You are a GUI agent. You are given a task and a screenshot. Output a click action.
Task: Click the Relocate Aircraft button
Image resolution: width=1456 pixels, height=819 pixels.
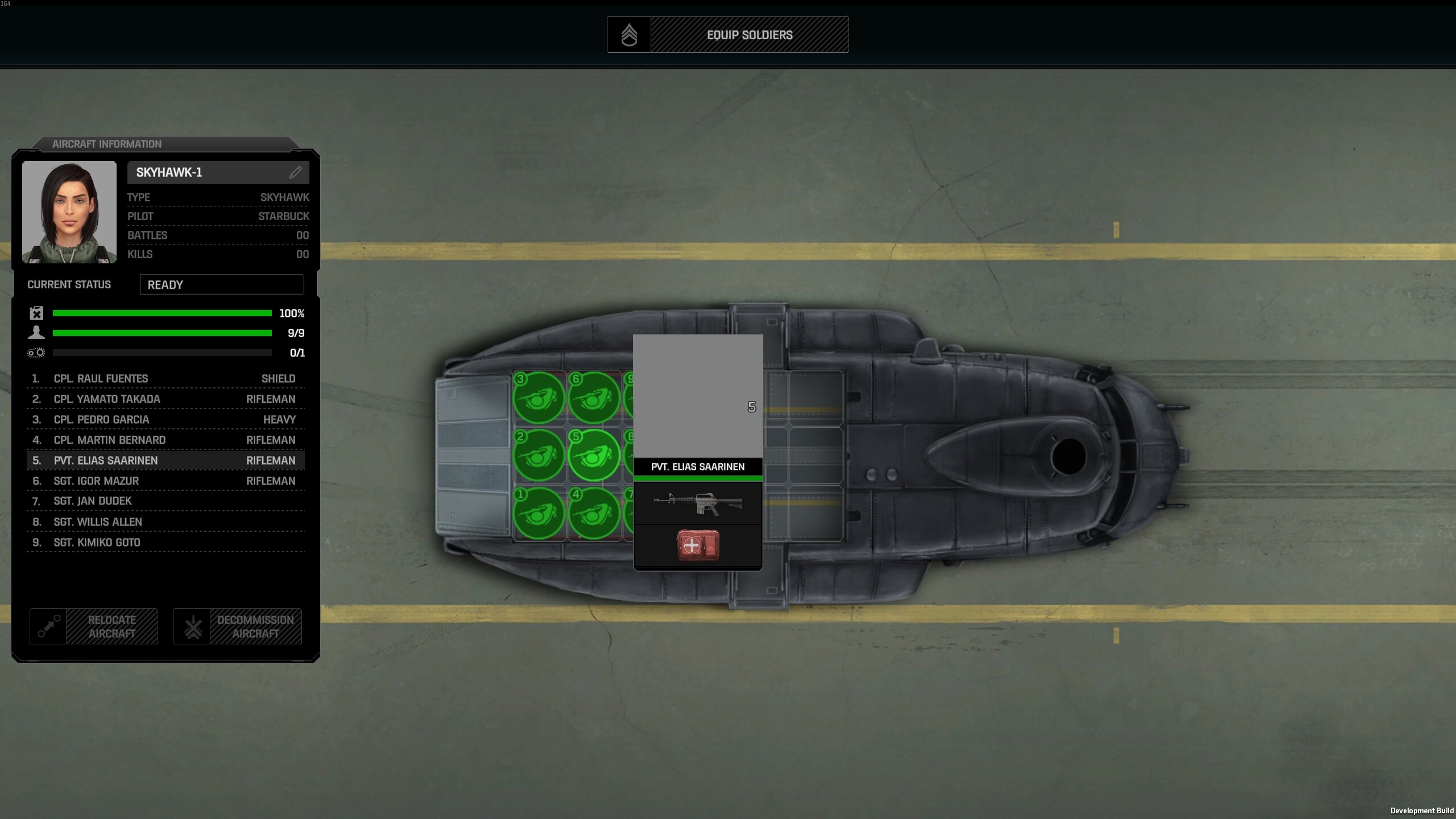coord(94,627)
